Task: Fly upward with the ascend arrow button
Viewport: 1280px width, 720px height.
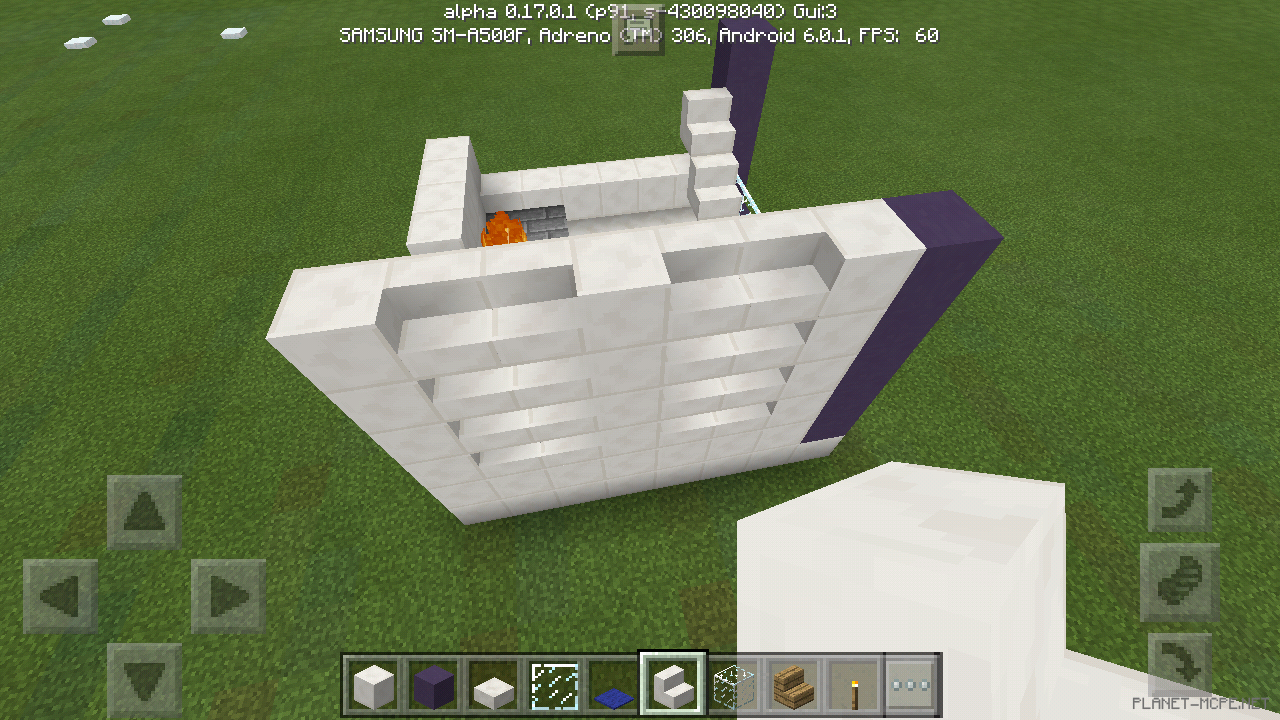Action: [x=1180, y=500]
